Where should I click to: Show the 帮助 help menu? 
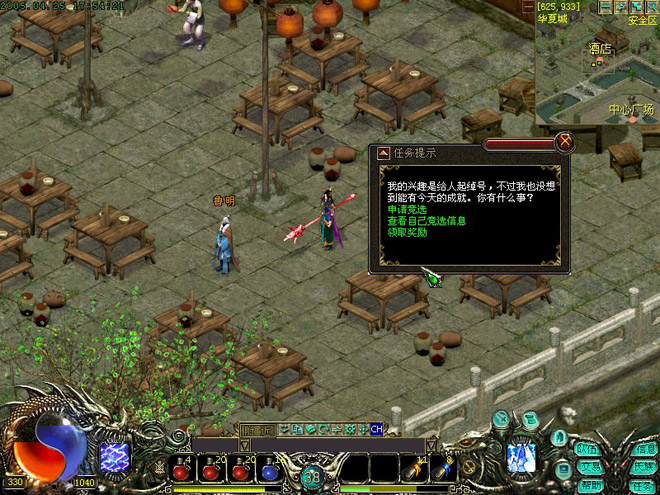589,485
